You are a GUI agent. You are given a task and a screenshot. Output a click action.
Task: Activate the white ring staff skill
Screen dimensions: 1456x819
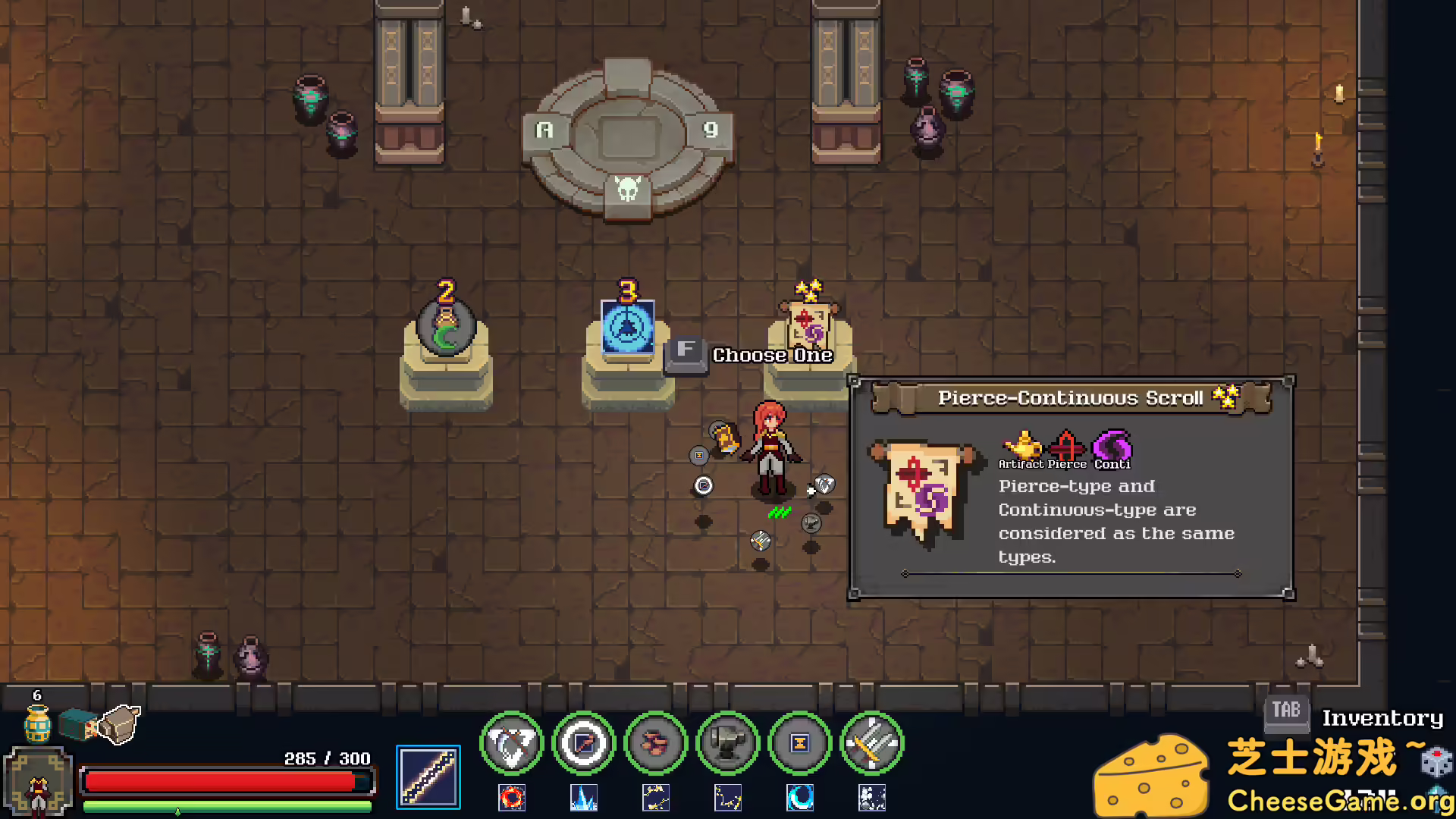click(x=584, y=743)
